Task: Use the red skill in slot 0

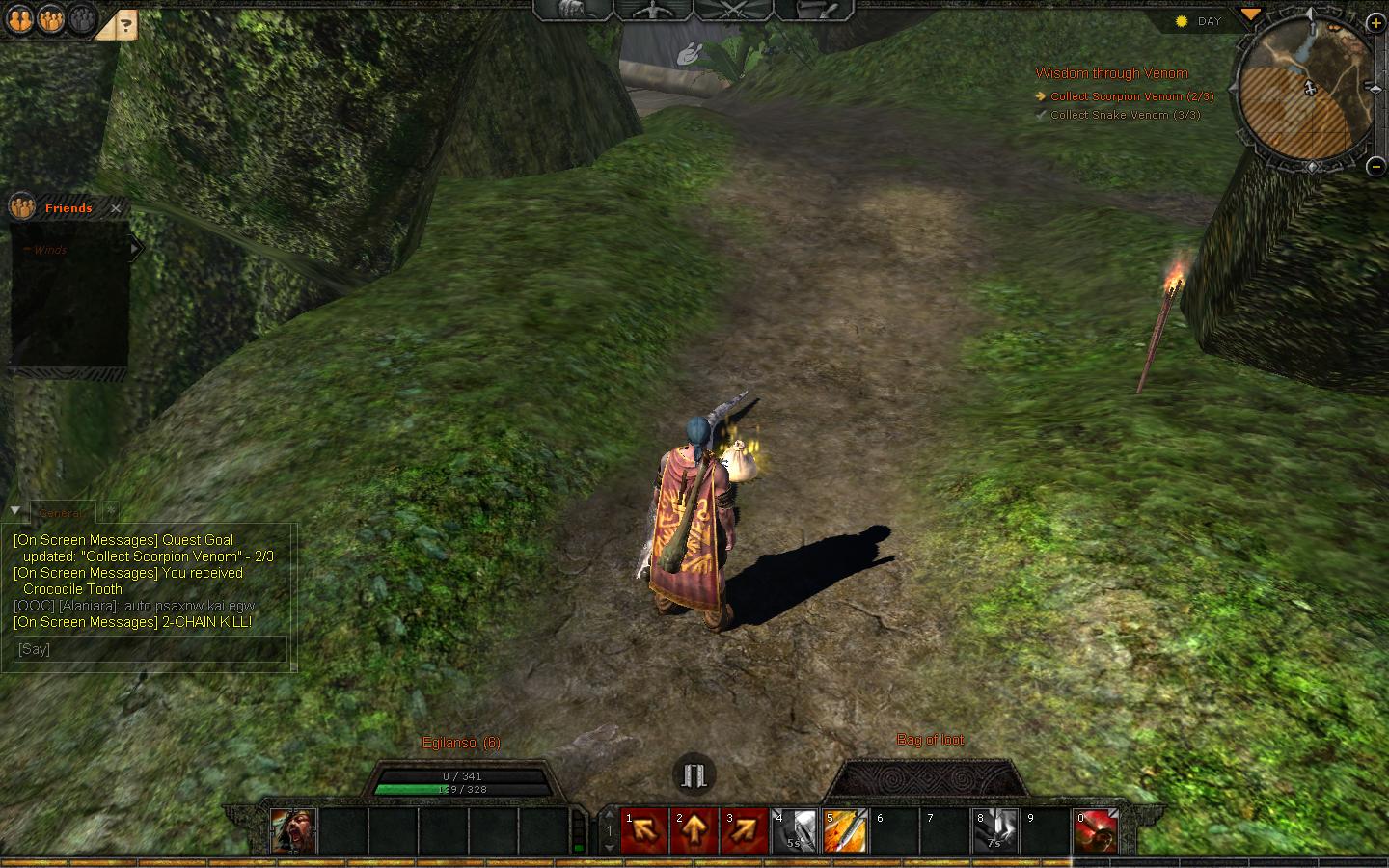Action: pyautogui.click(x=1096, y=831)
